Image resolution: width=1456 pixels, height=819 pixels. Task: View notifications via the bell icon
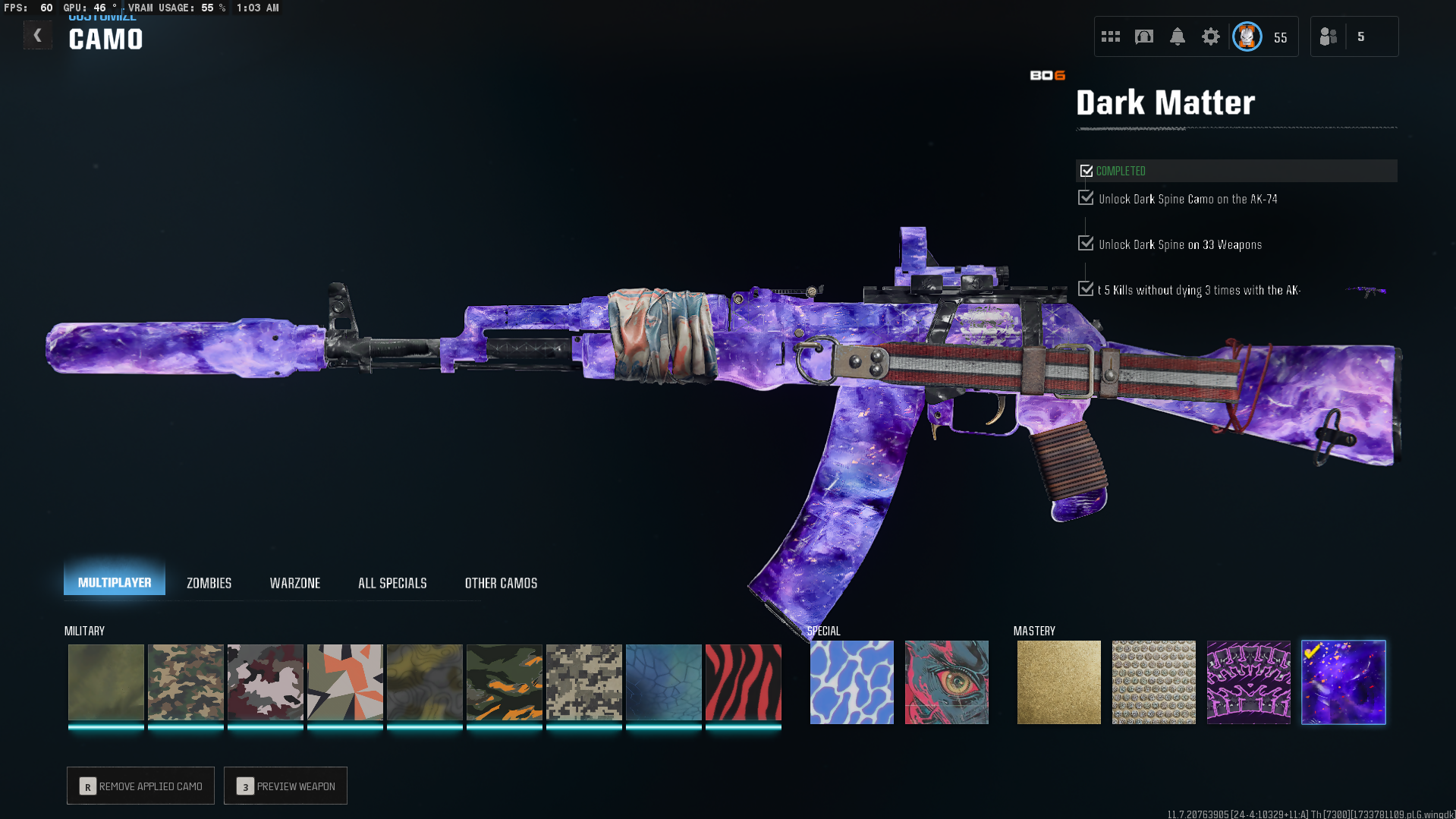click(1177, 36)
